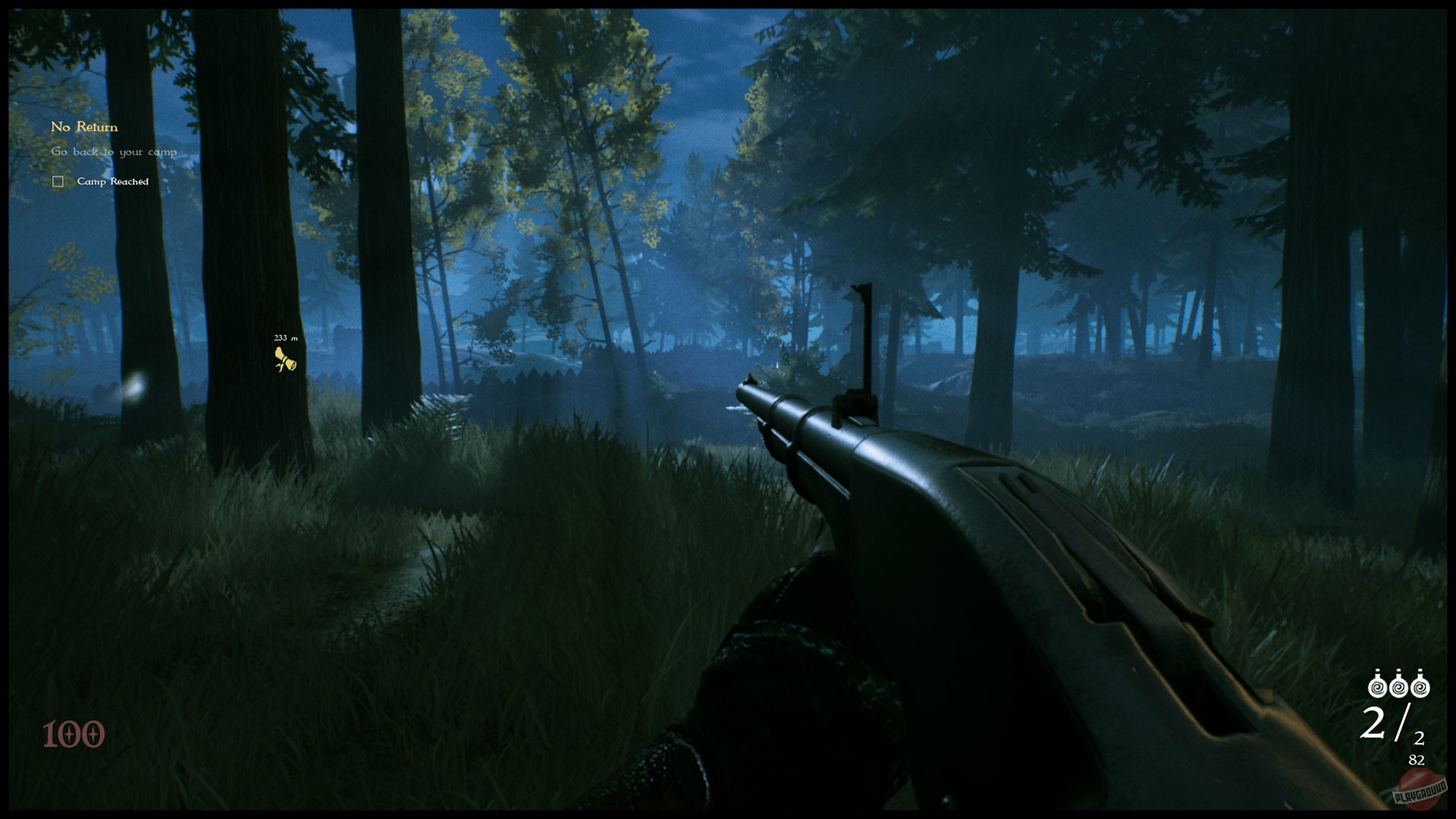Image resolution: width=1456 pixels, height=819 pixels.
Task: Click the yellow scroll quest marker icon
Action: point(284,358)
